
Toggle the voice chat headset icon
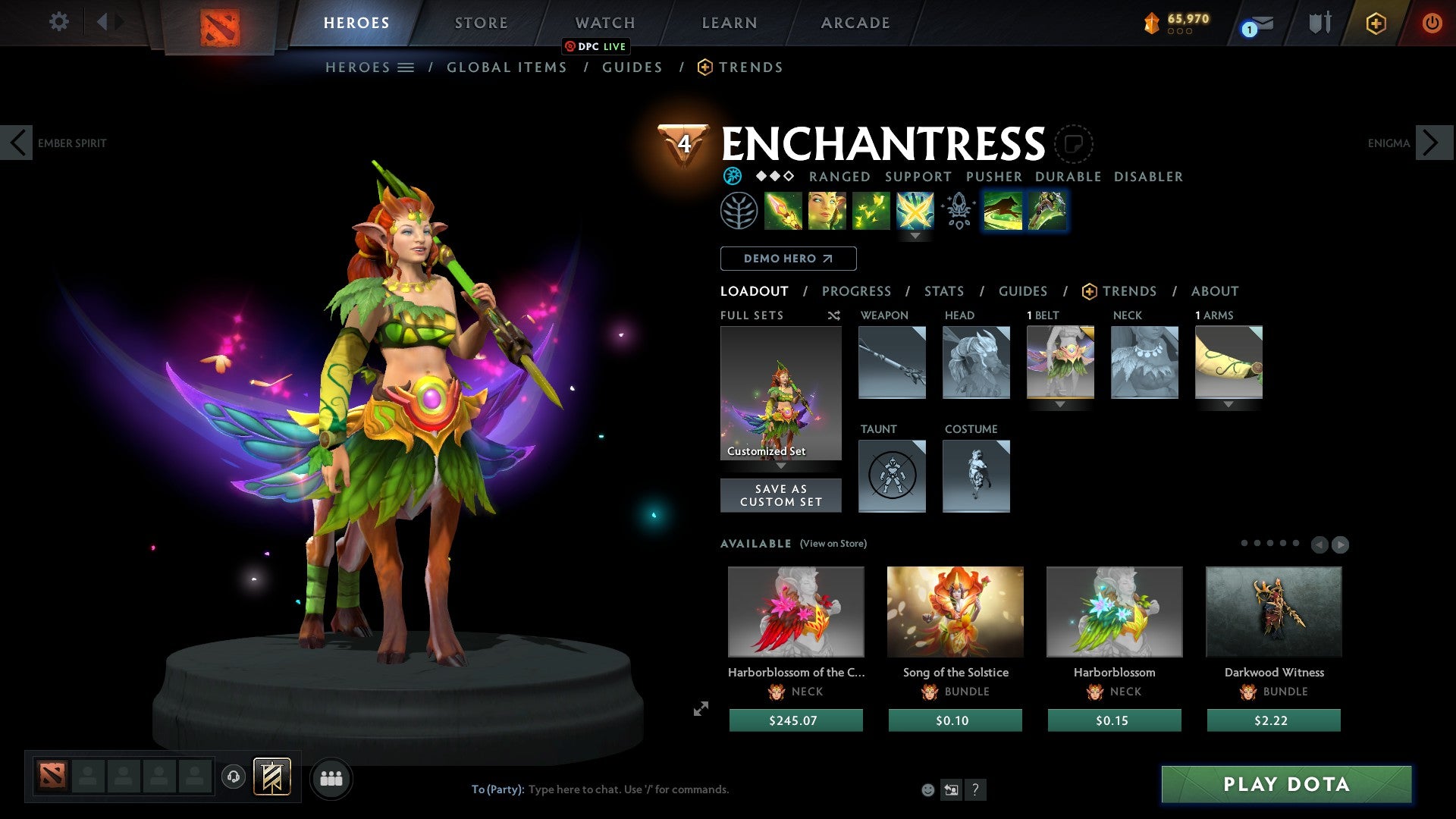232,777
